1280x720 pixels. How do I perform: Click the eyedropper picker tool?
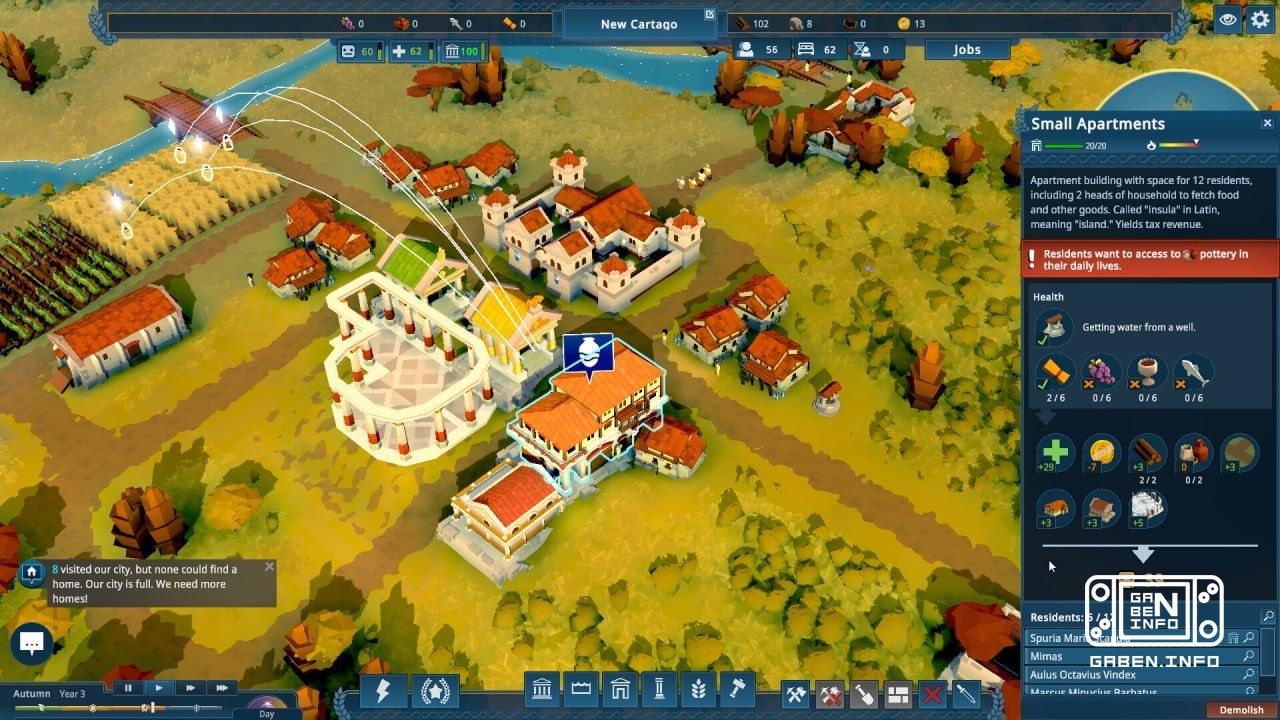pos(966,689)
